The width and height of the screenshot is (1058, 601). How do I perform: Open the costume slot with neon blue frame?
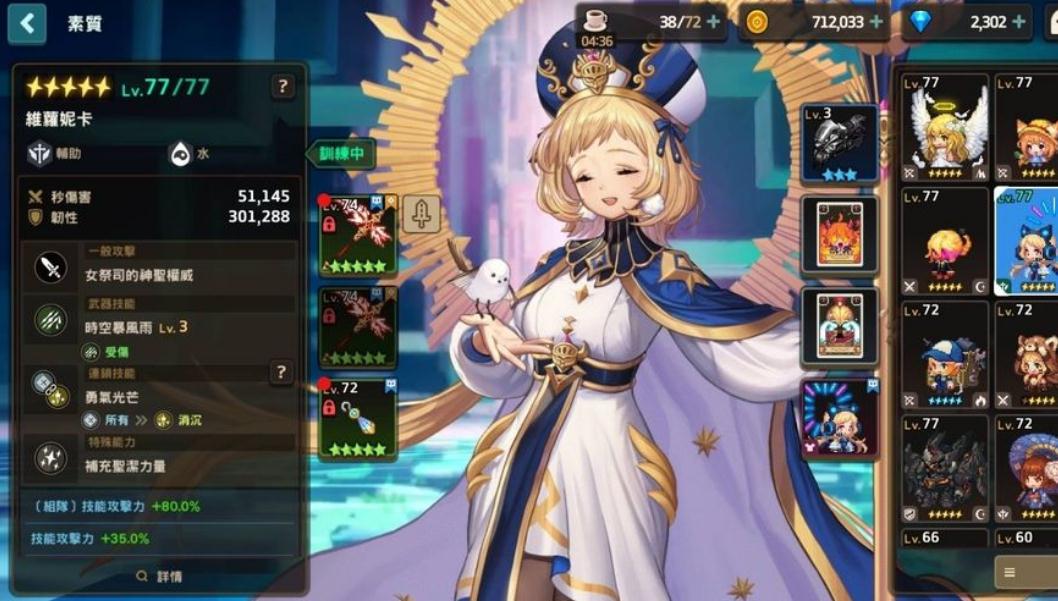click(840, 420)
